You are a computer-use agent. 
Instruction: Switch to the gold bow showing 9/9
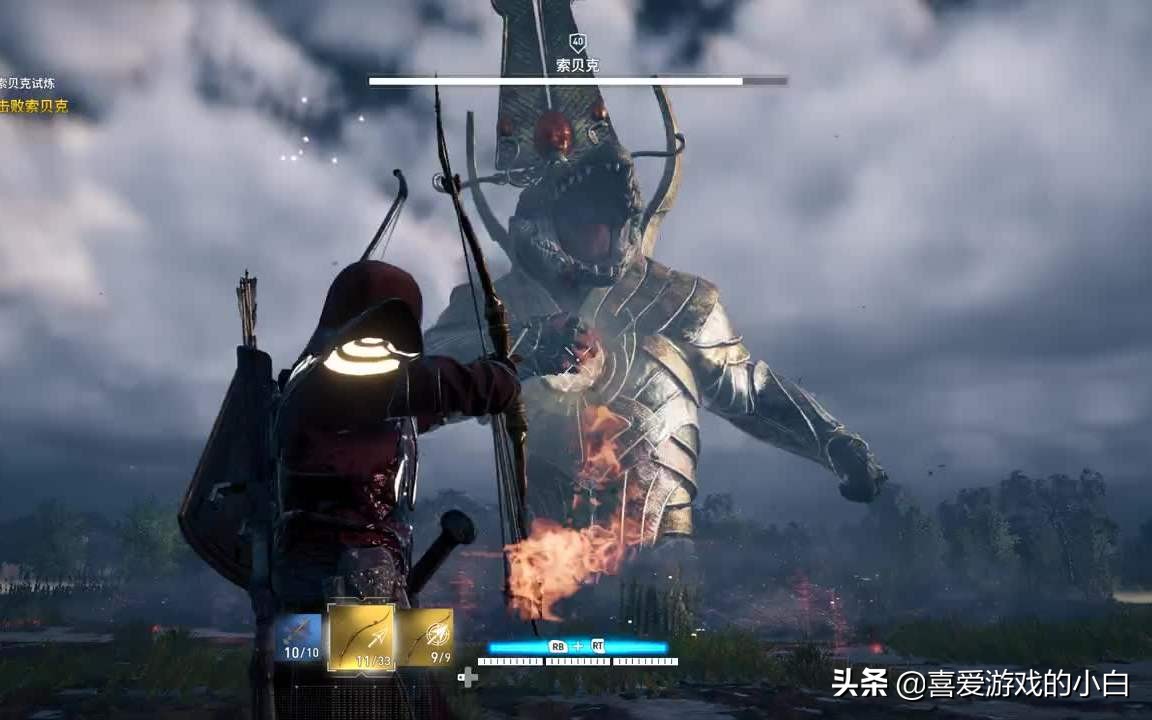pos(426,638)
